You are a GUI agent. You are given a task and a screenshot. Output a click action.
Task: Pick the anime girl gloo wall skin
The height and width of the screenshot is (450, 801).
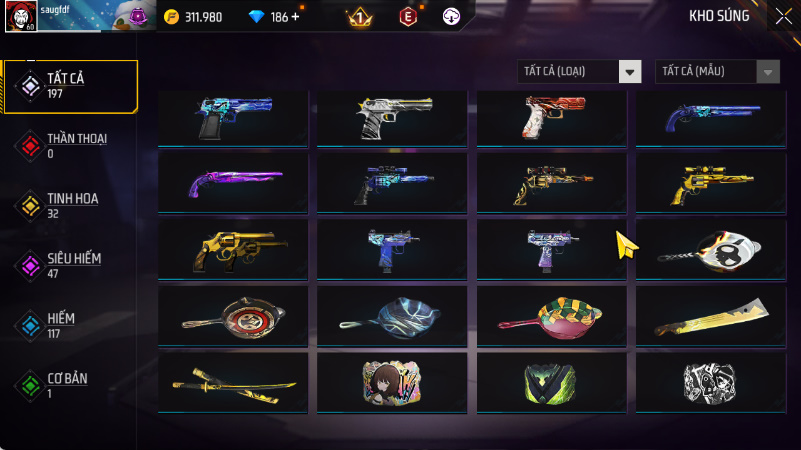coord(392,383)
